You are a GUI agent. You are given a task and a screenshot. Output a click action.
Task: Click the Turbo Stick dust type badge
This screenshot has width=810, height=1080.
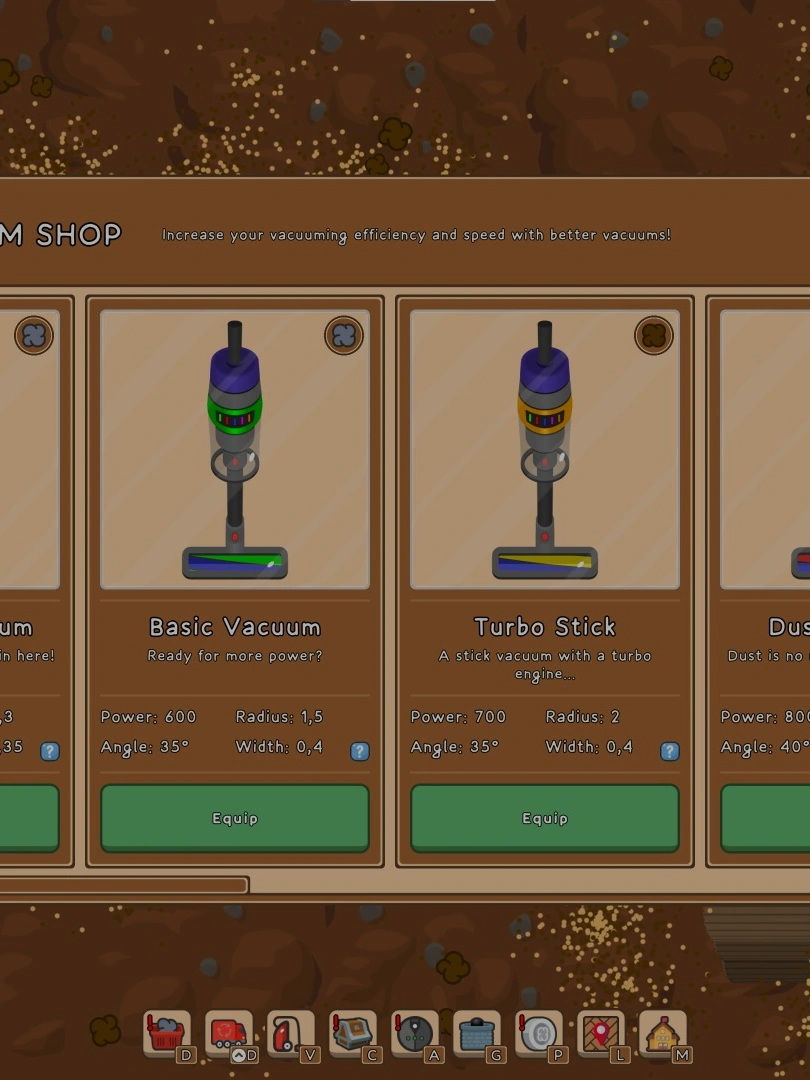(654, 335)
